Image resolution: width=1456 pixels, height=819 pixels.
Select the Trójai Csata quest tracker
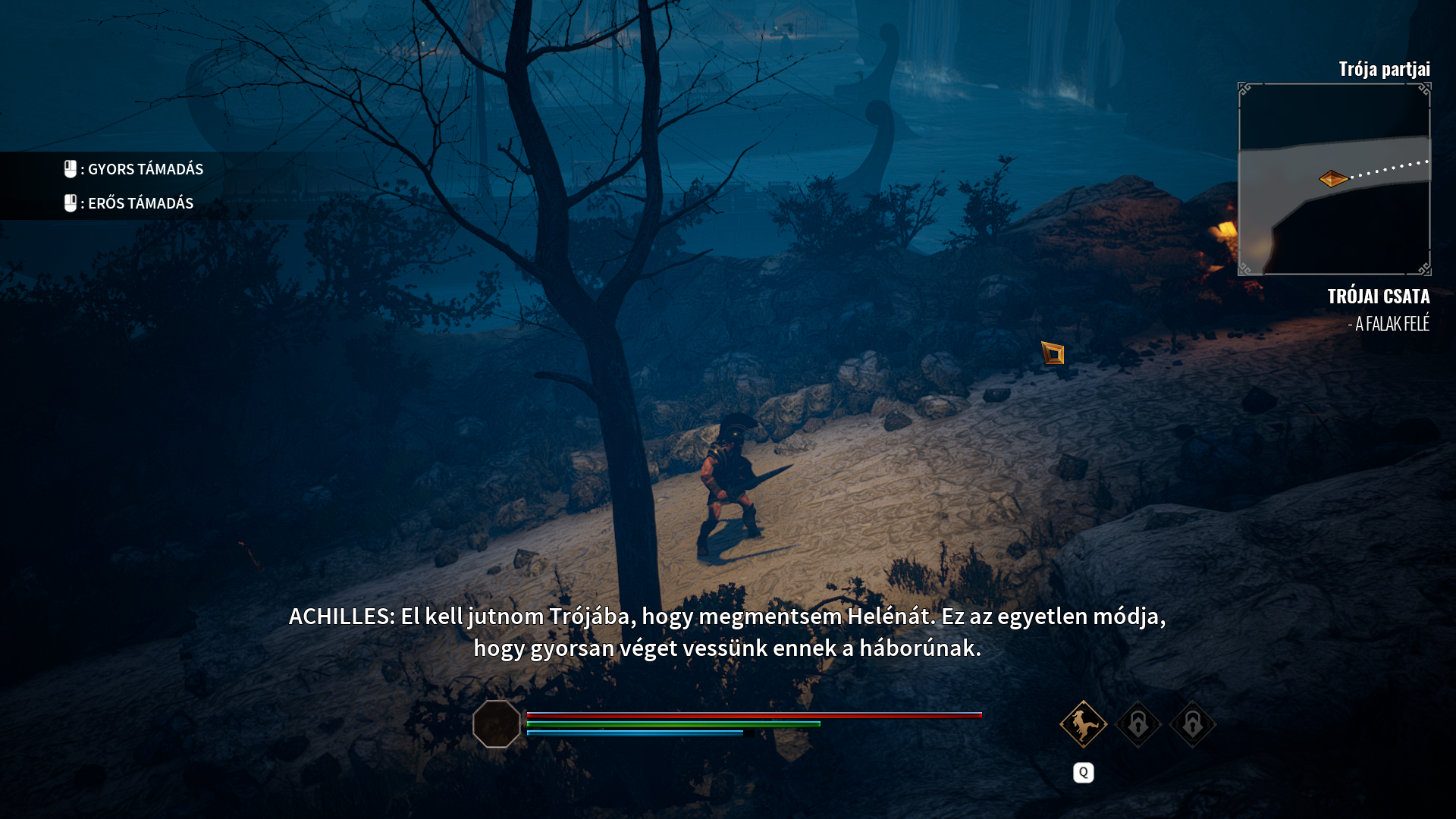point(1378,297)
